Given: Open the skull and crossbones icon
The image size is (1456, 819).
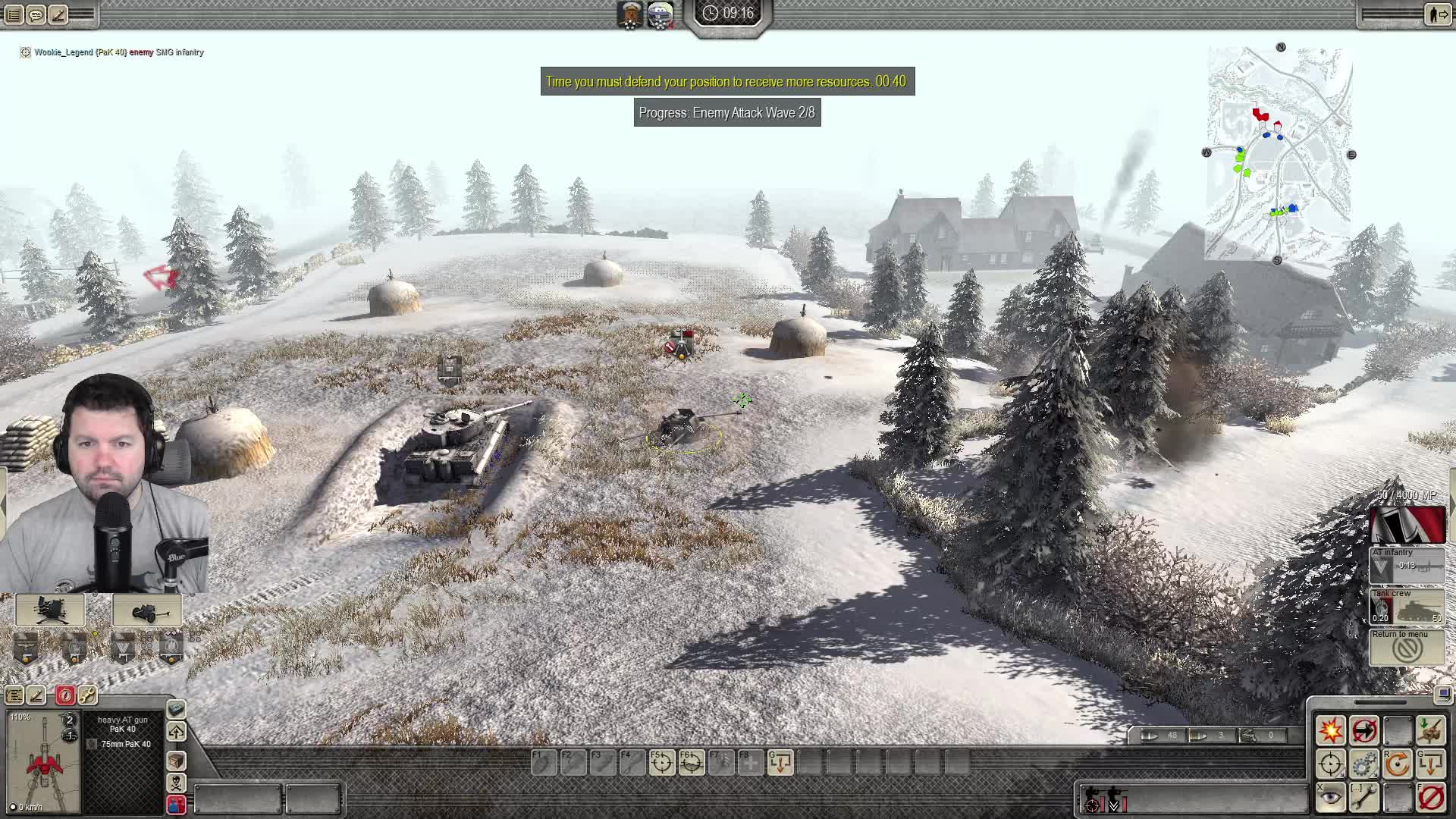Looking at the screenshot, I should [176, 783].
